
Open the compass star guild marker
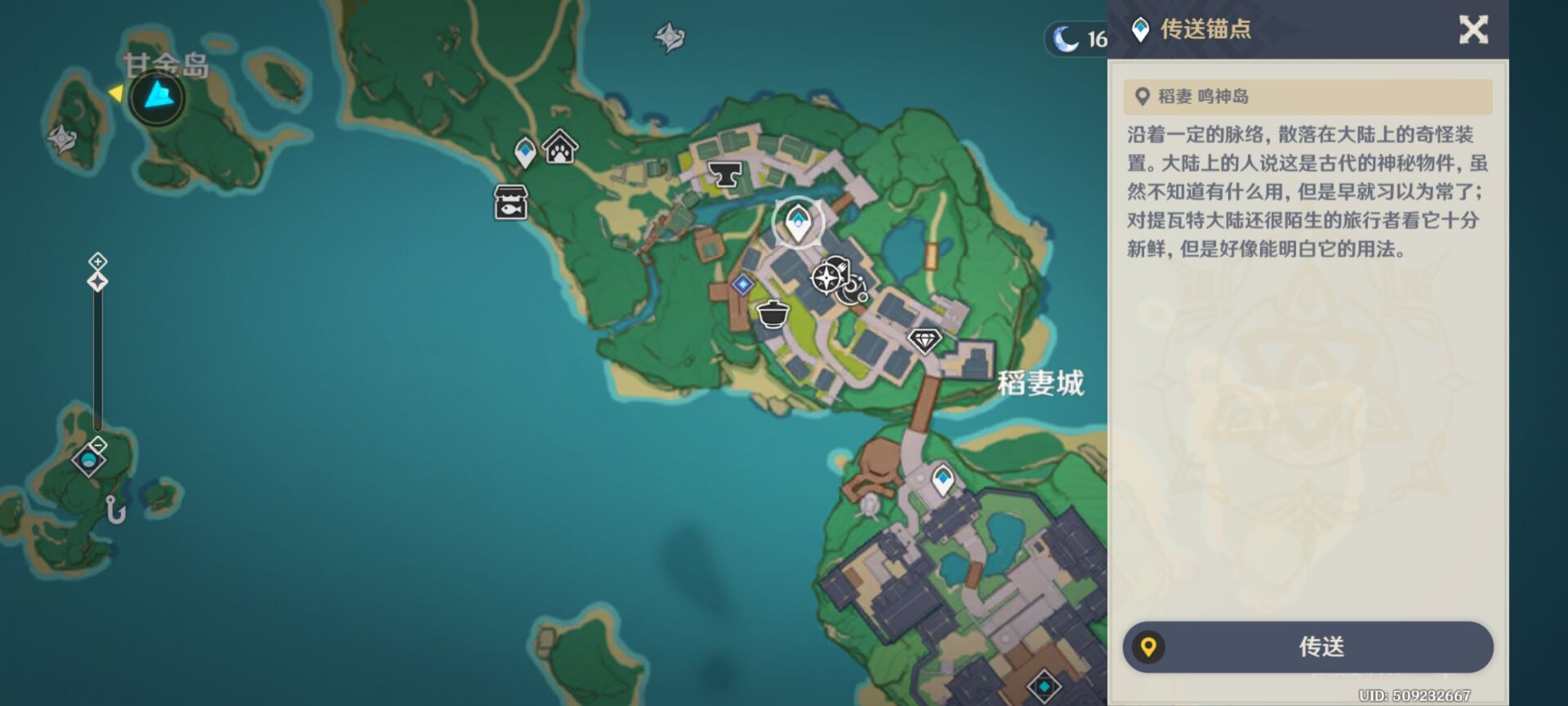pos(827,278)
